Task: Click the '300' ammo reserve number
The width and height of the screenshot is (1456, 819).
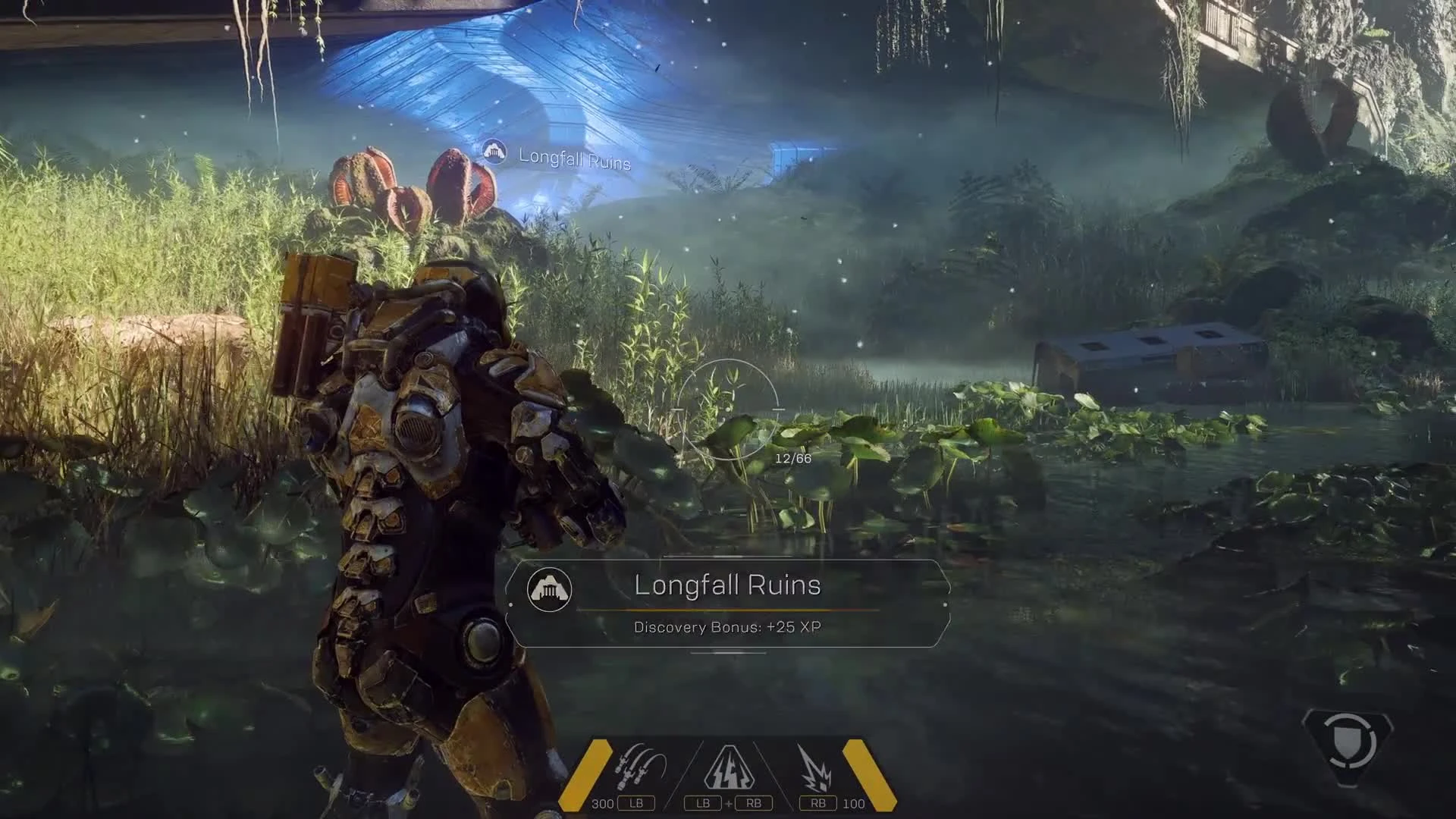Action: pyautogui.click(x=601, y=802)
